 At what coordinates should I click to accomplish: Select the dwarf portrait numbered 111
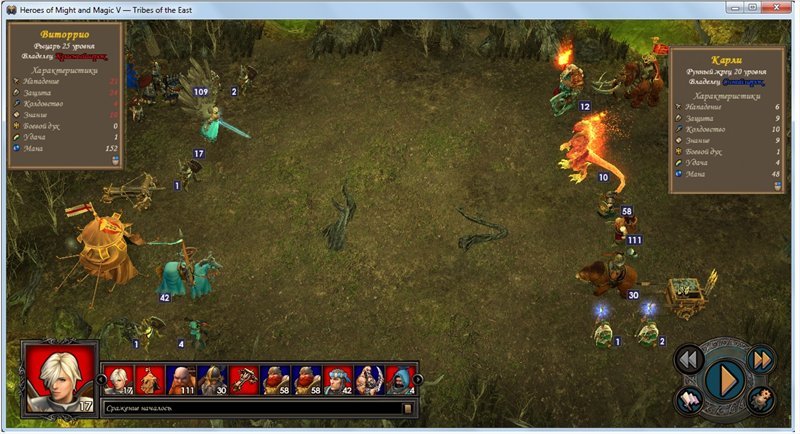pos(180,379)
